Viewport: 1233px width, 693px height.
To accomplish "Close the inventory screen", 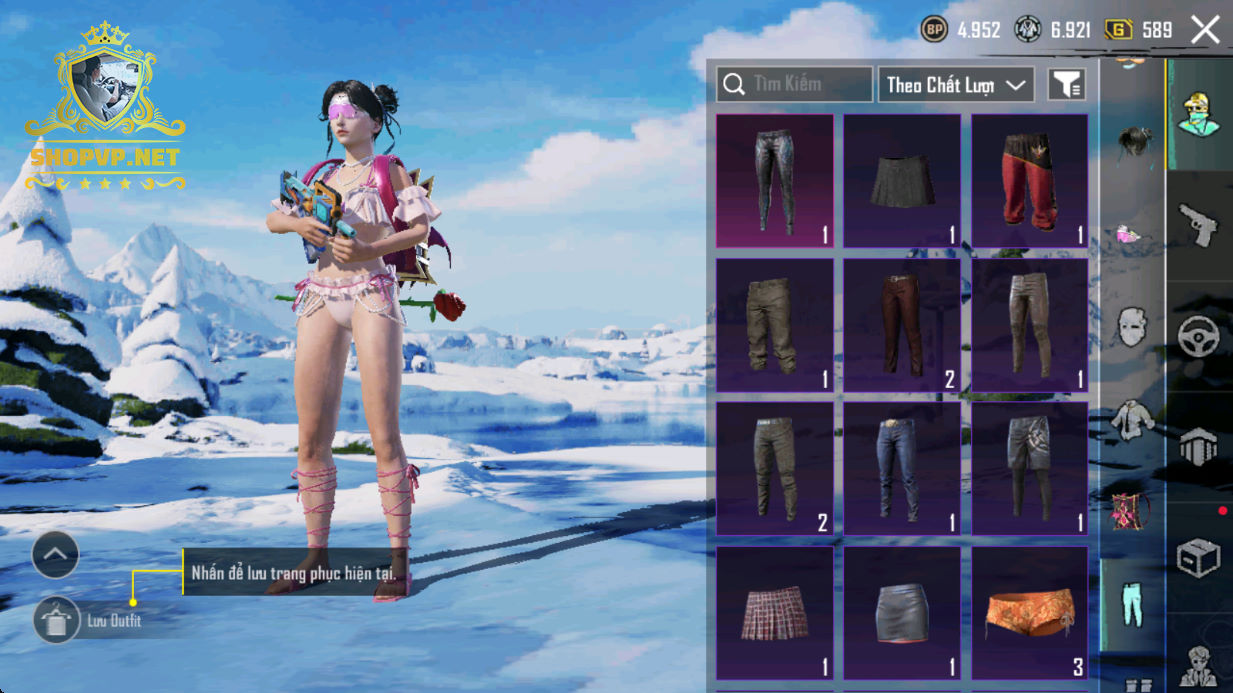I will click(x=1205, y=30).
